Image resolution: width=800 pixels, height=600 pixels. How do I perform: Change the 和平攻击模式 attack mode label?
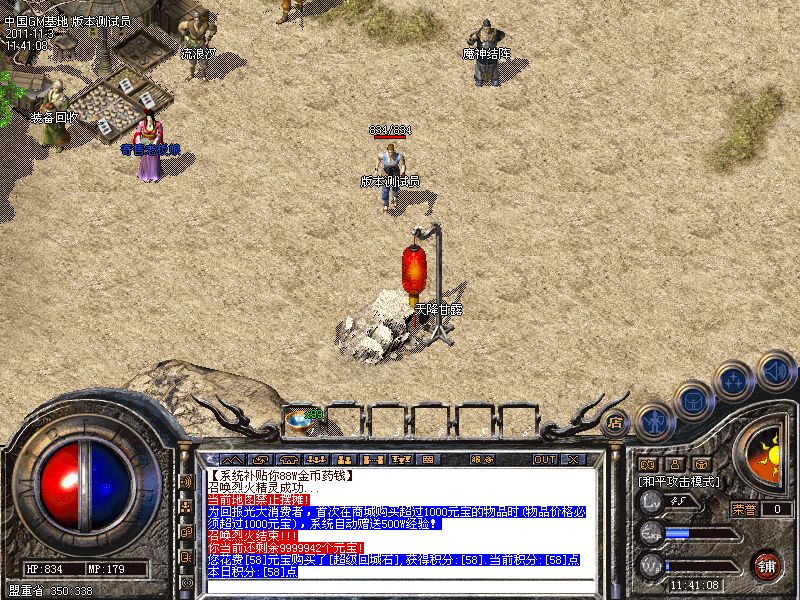tap(680, 482)
